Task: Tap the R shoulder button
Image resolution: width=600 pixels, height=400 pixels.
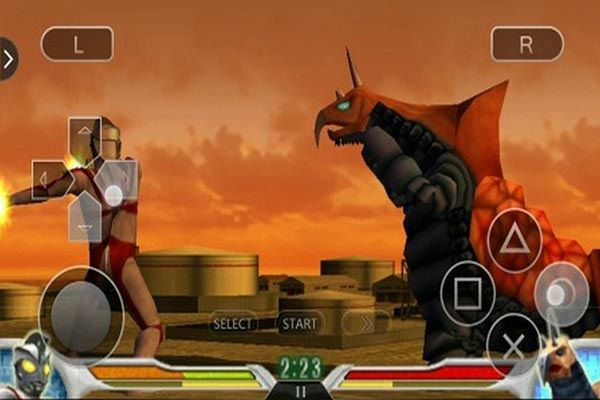Action: point(527,44)
